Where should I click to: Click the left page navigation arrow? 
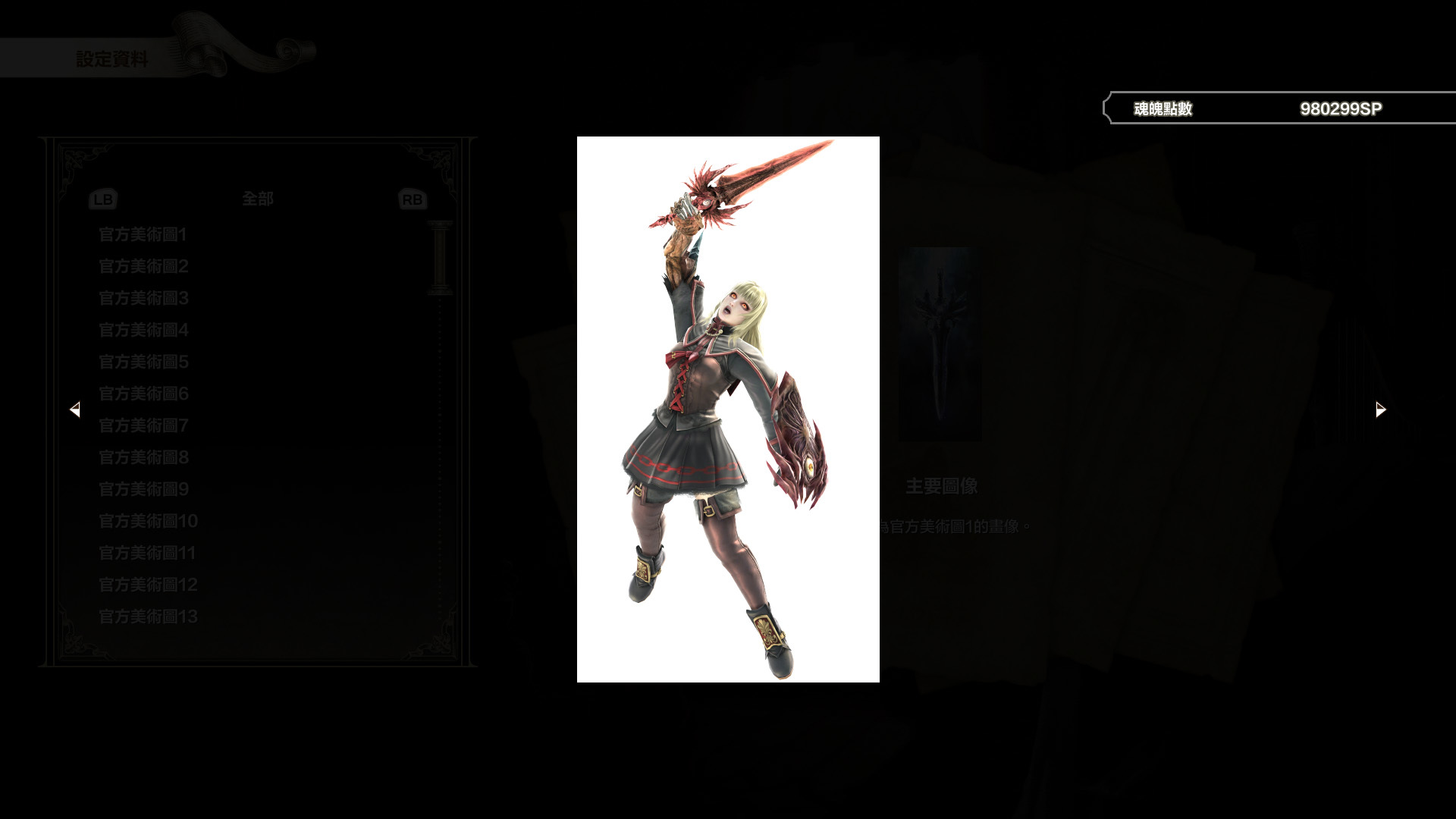(76, 409)
